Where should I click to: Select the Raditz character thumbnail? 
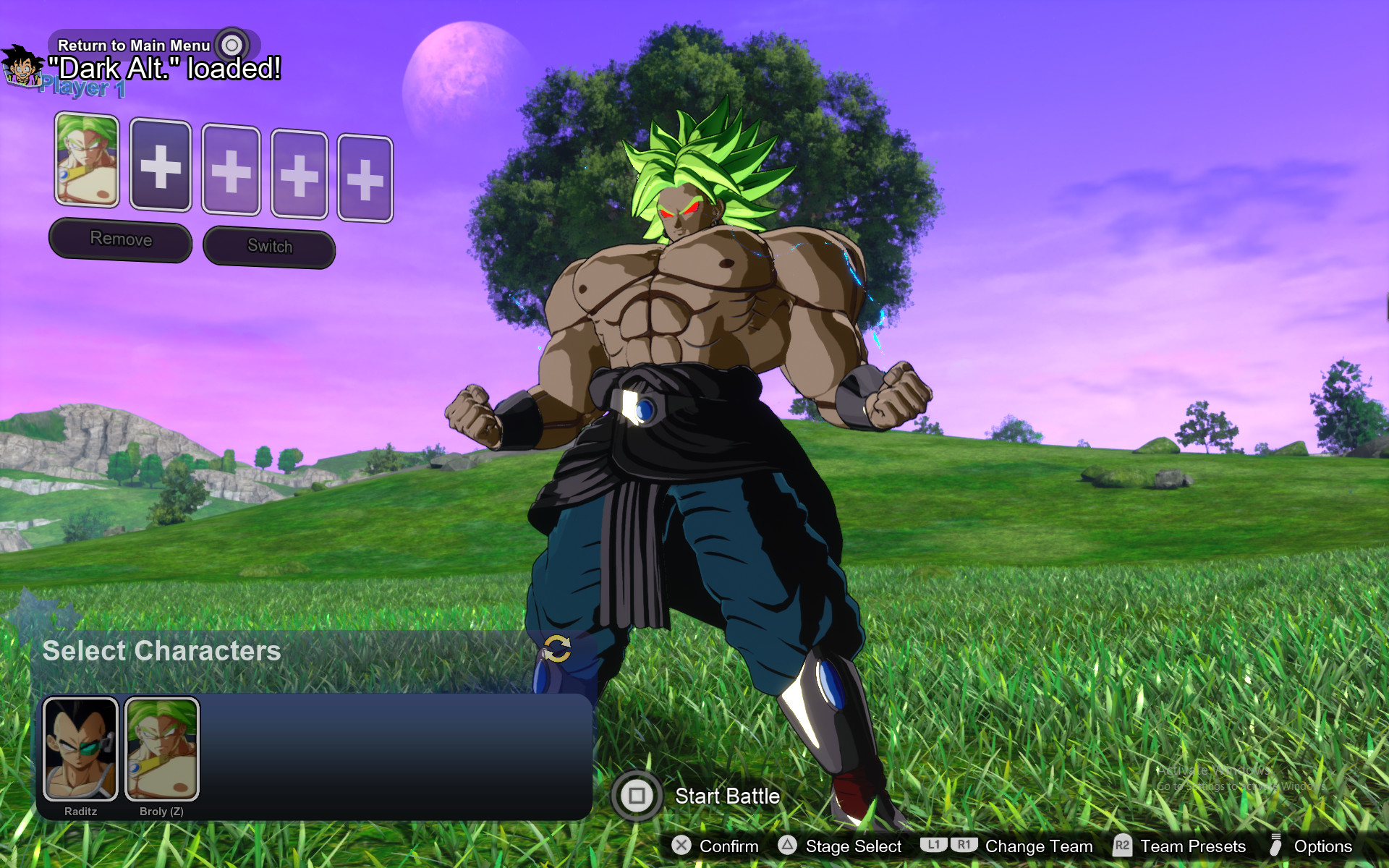tap(82, 747)
